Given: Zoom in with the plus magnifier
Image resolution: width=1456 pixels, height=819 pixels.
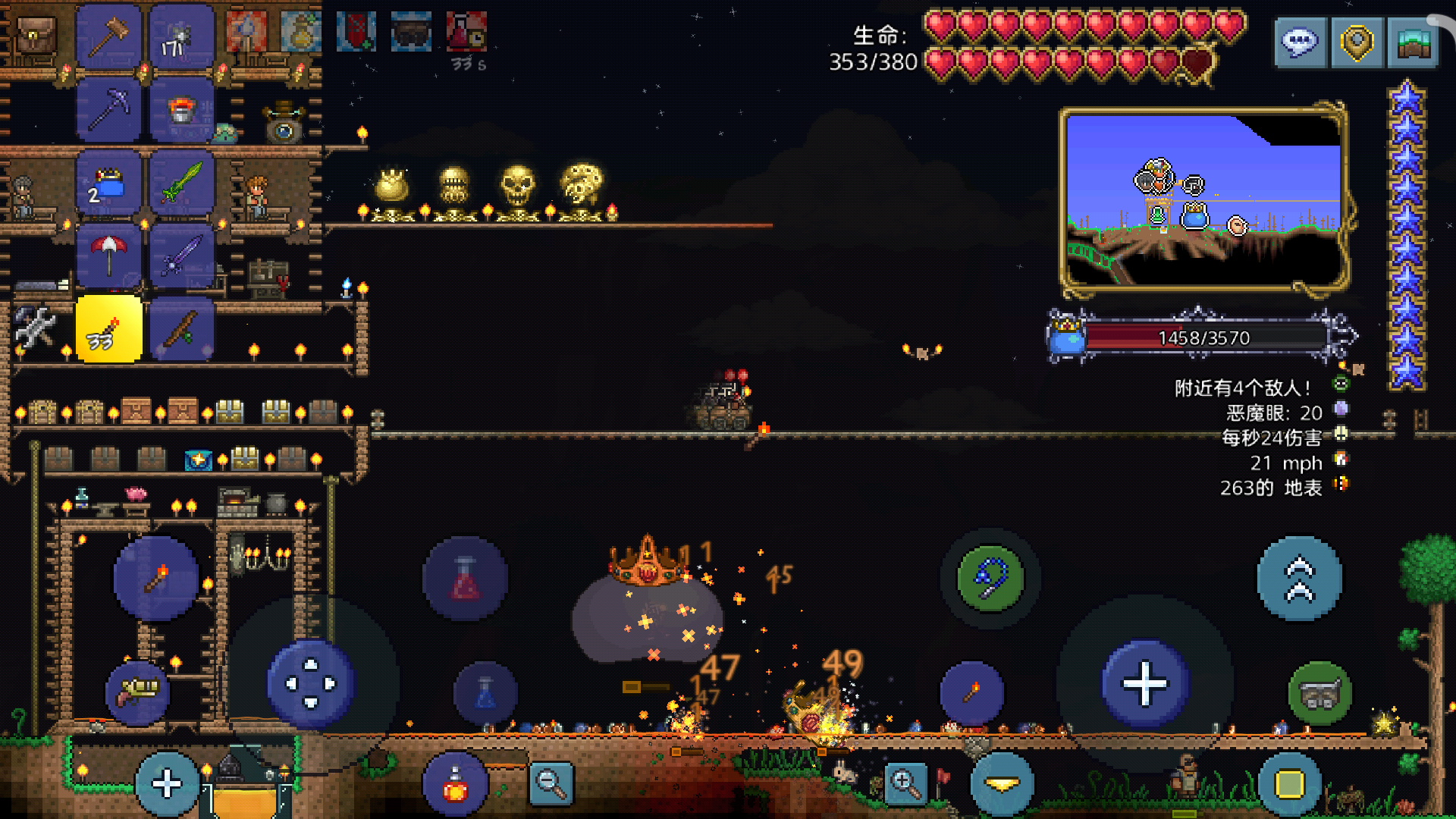Looking at the screenshot, I should (x=905, y=783).
